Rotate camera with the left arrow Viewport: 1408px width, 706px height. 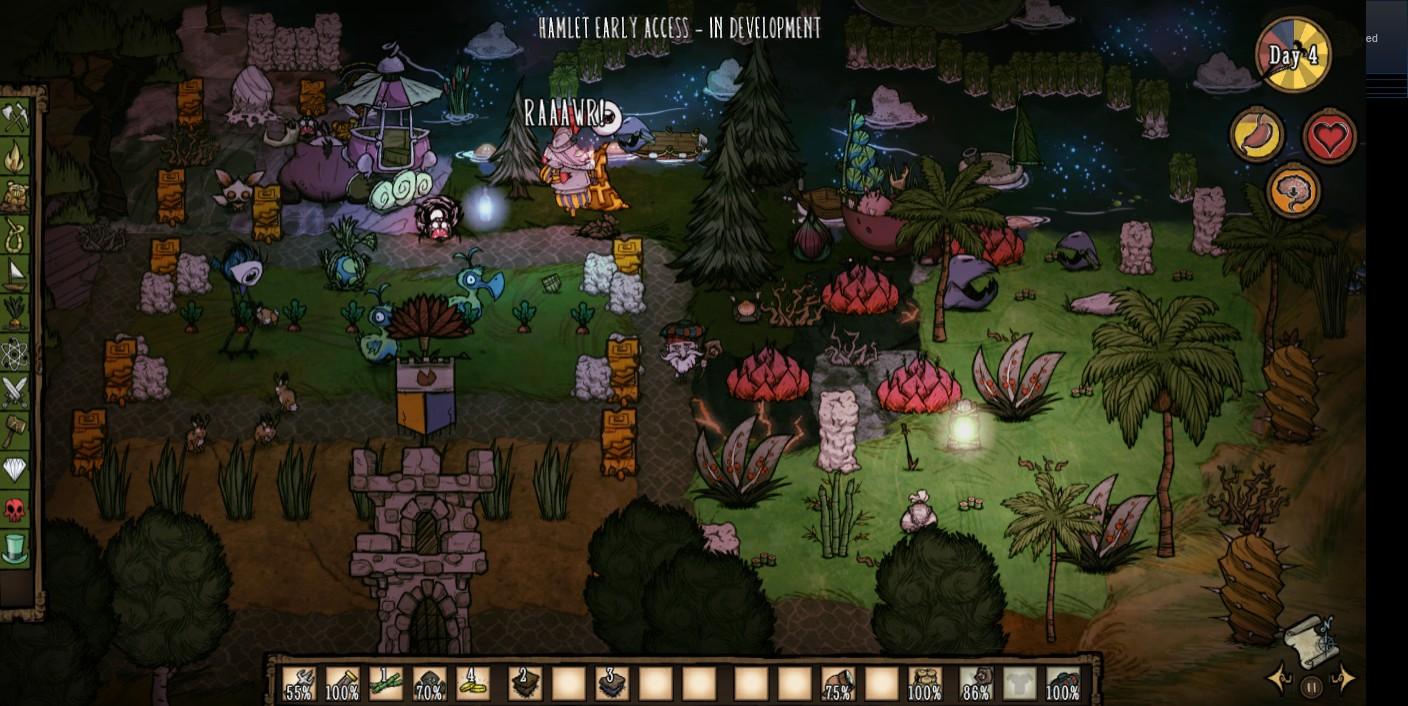point(1279,679)
